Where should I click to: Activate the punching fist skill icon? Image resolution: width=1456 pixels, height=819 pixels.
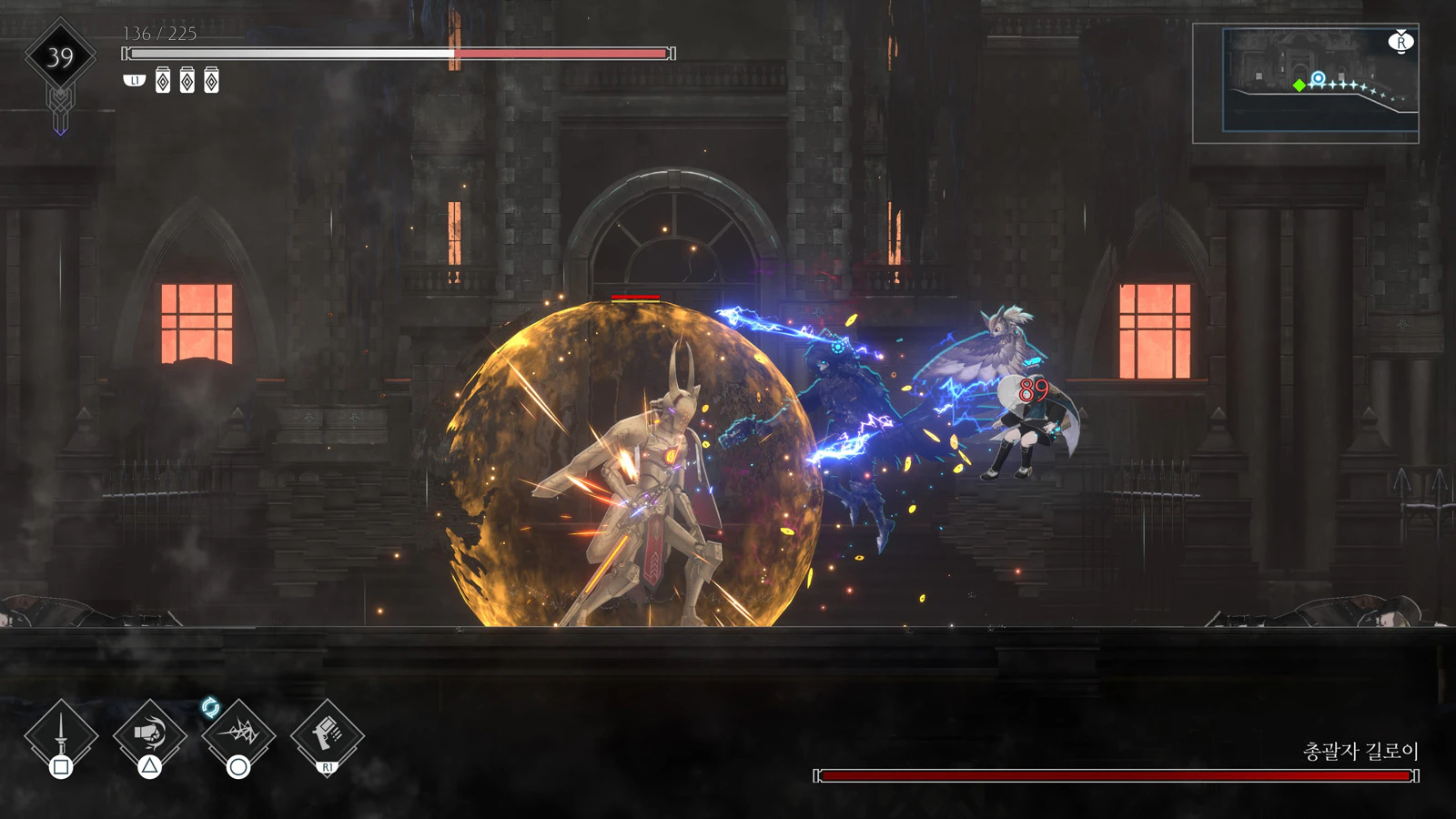coord(150,733)
